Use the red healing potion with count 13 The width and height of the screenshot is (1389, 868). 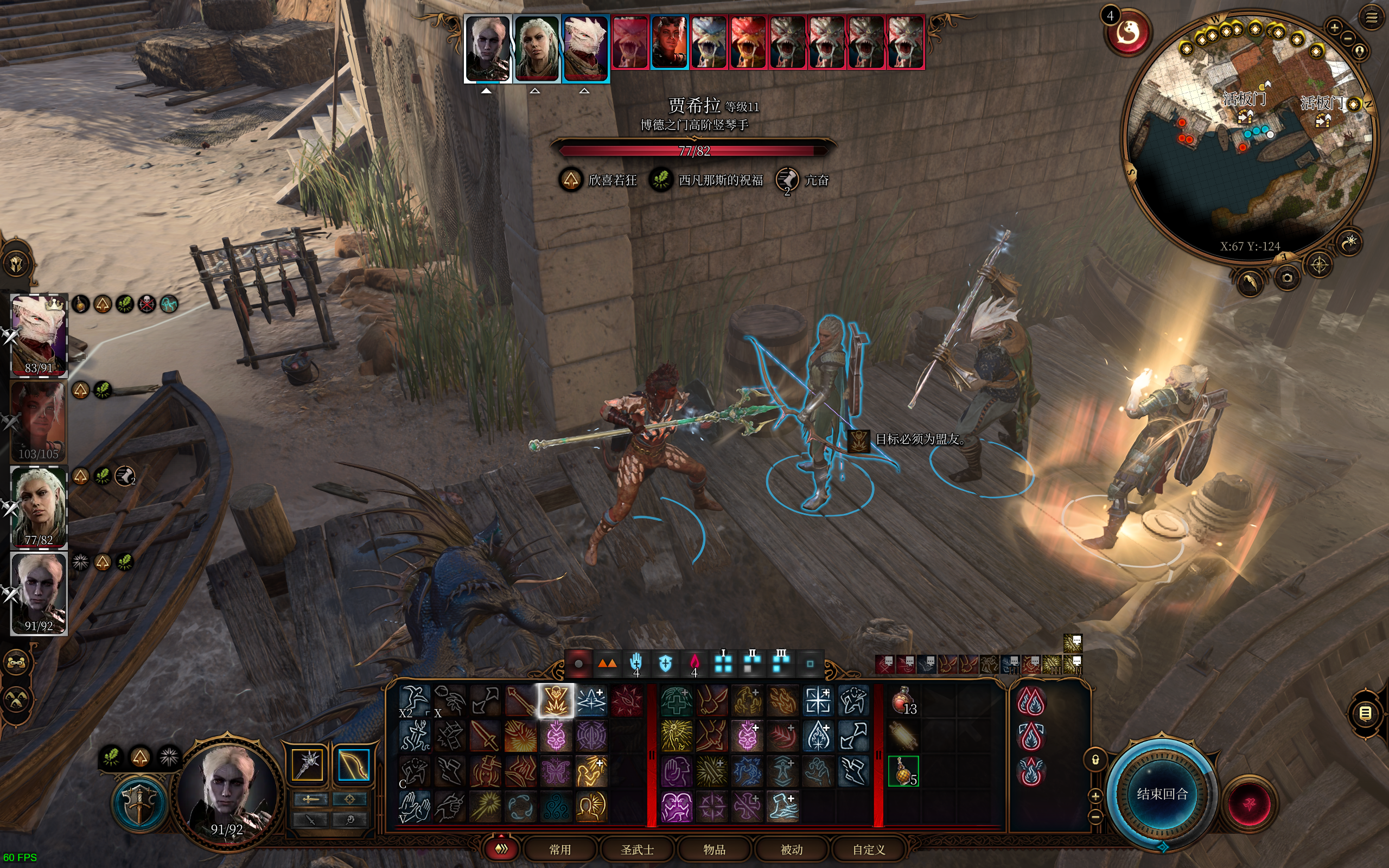[x=903, y=700]
